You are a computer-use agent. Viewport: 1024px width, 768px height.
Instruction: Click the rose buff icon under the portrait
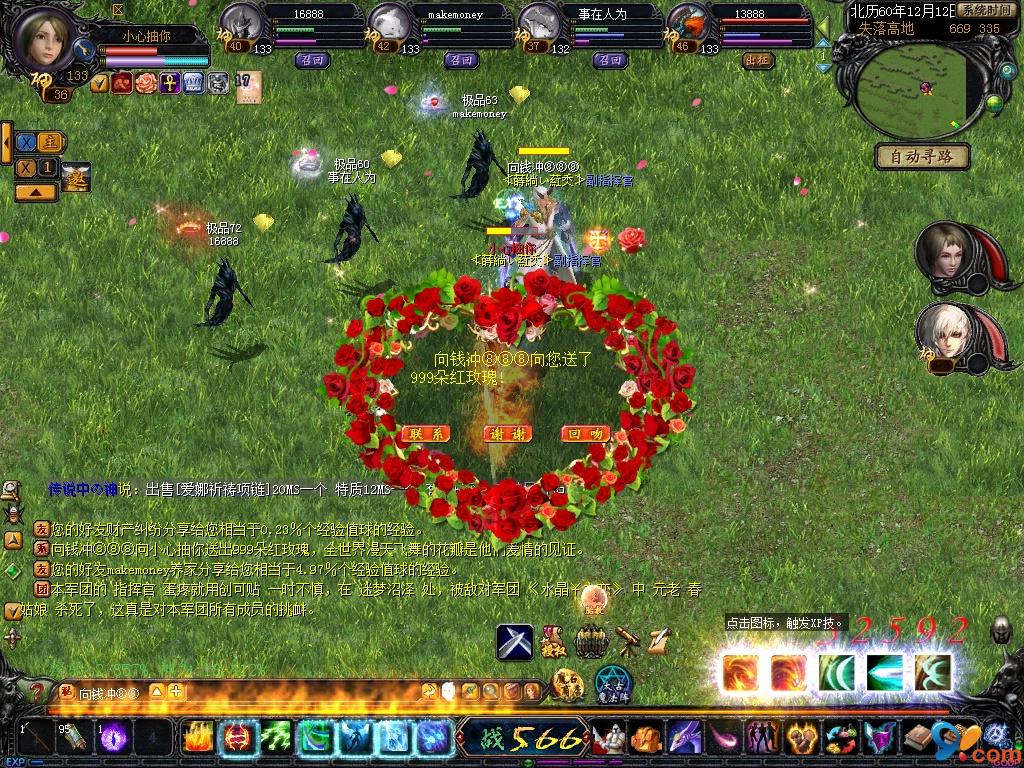click(147, 82)
